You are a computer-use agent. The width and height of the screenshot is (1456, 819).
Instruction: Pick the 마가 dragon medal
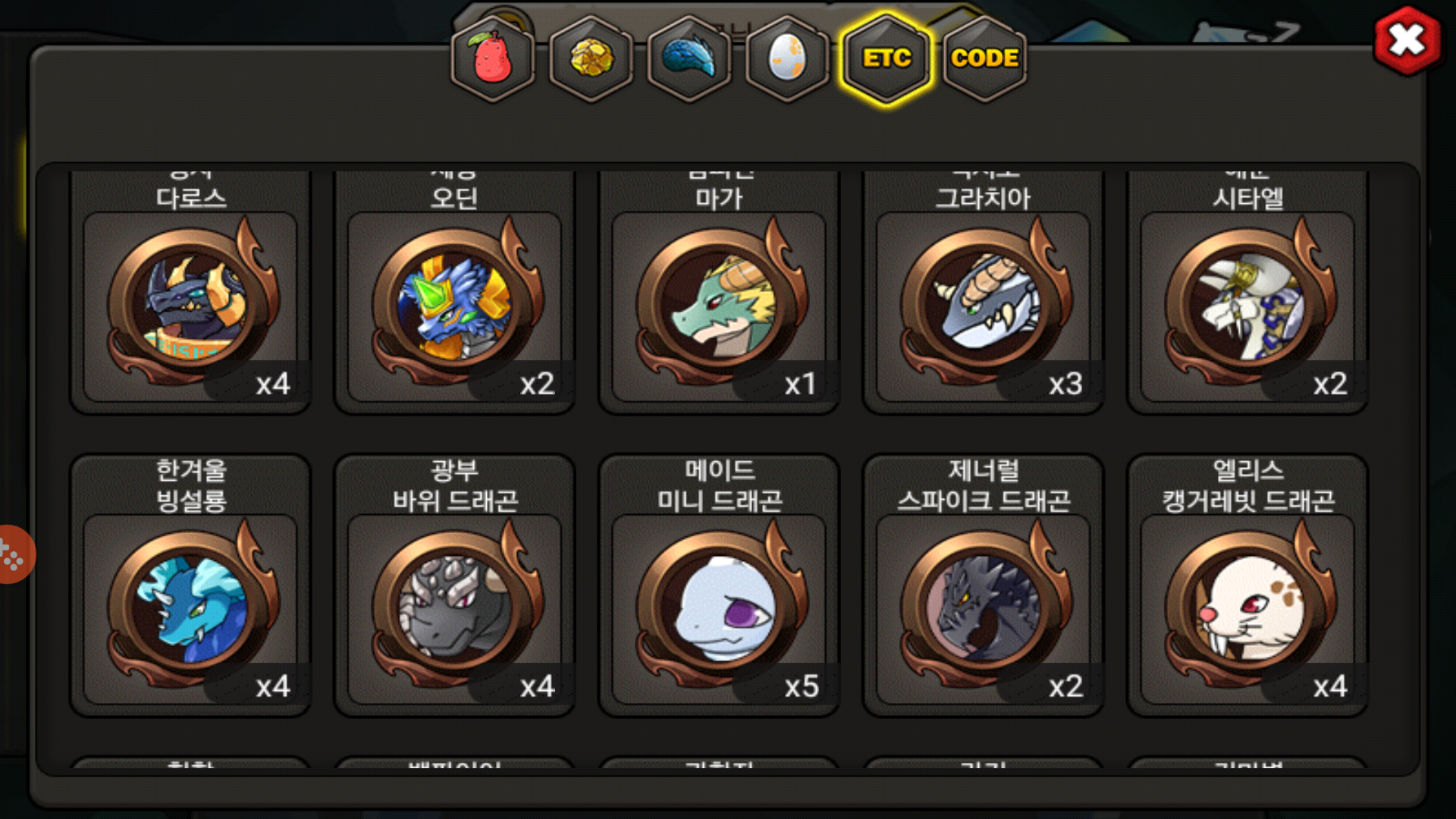tap(719, 303)
